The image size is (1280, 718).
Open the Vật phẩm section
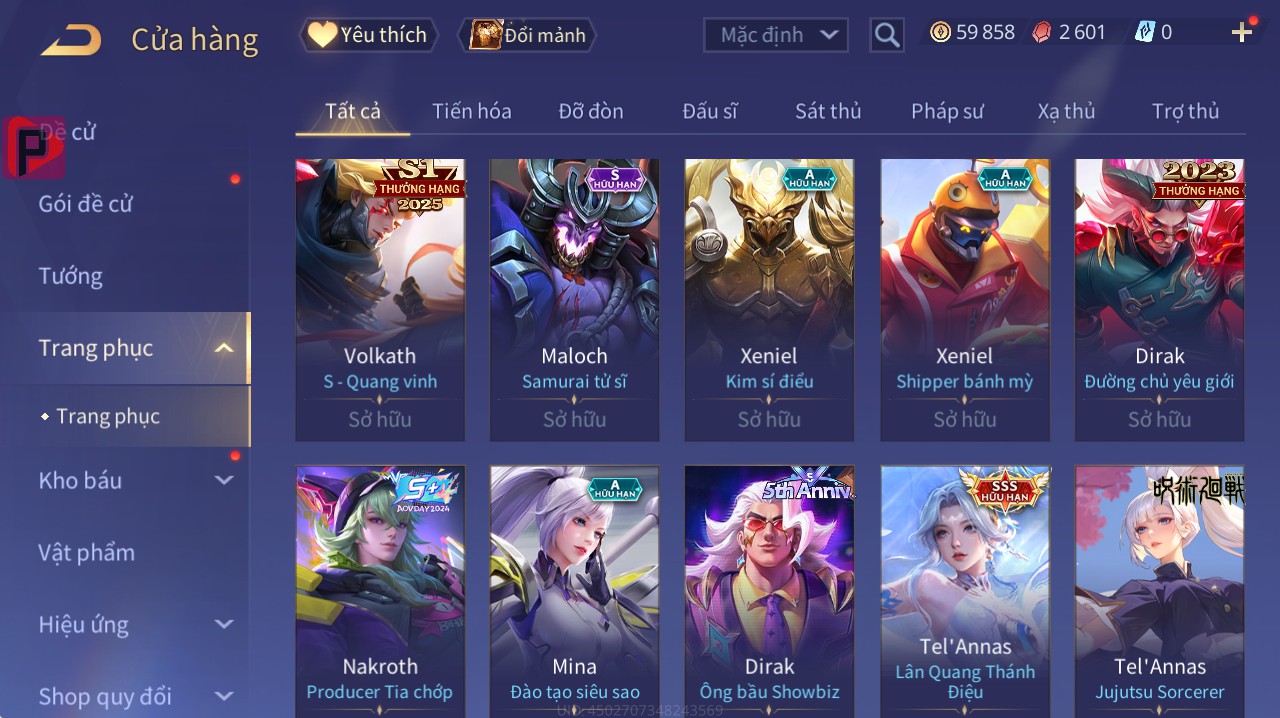coord(87,552)
